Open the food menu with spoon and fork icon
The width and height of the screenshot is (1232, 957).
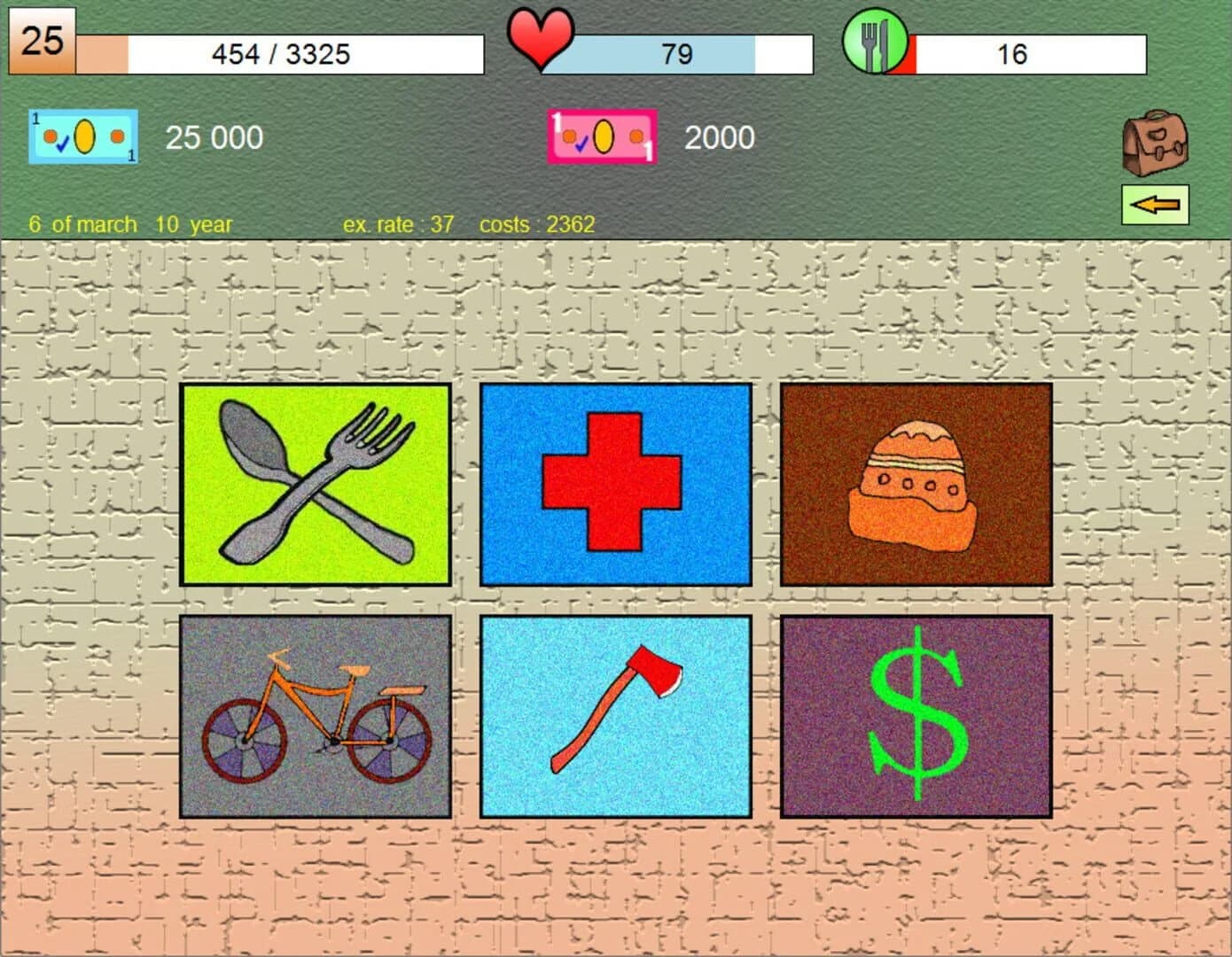click(x=316, y=485)
